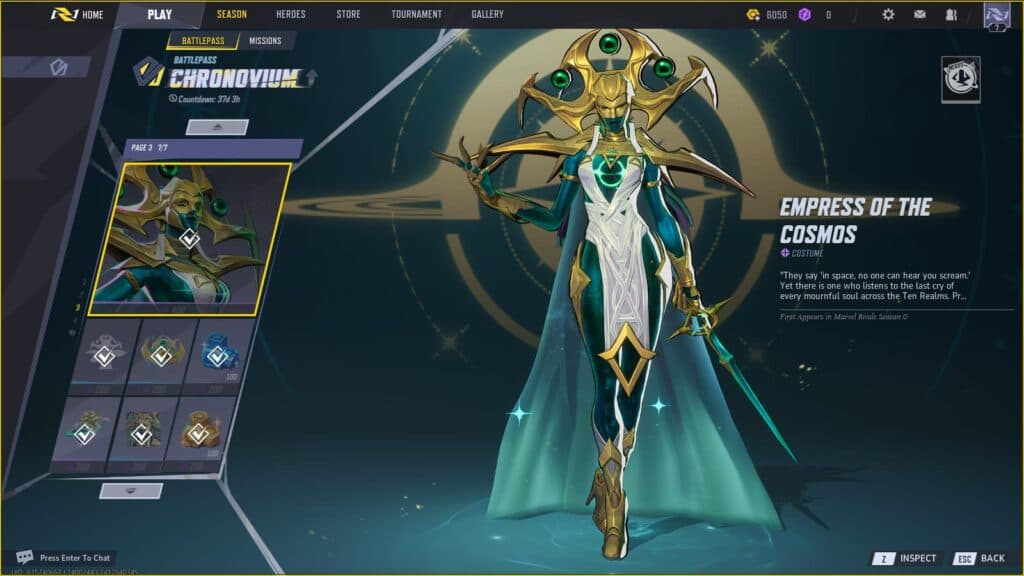Go to the next battlepass page arrow
1024x576 pixels.
coord(130,491)
